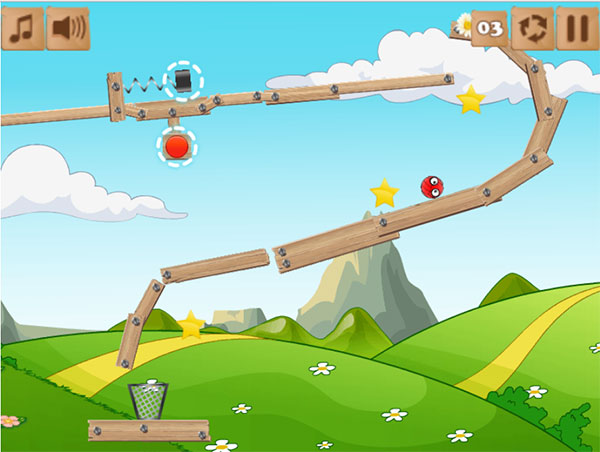Activate the red ball with the dashed outline
Screen dimensions: 600x452
pyautogui.click(x=177, y=148)
